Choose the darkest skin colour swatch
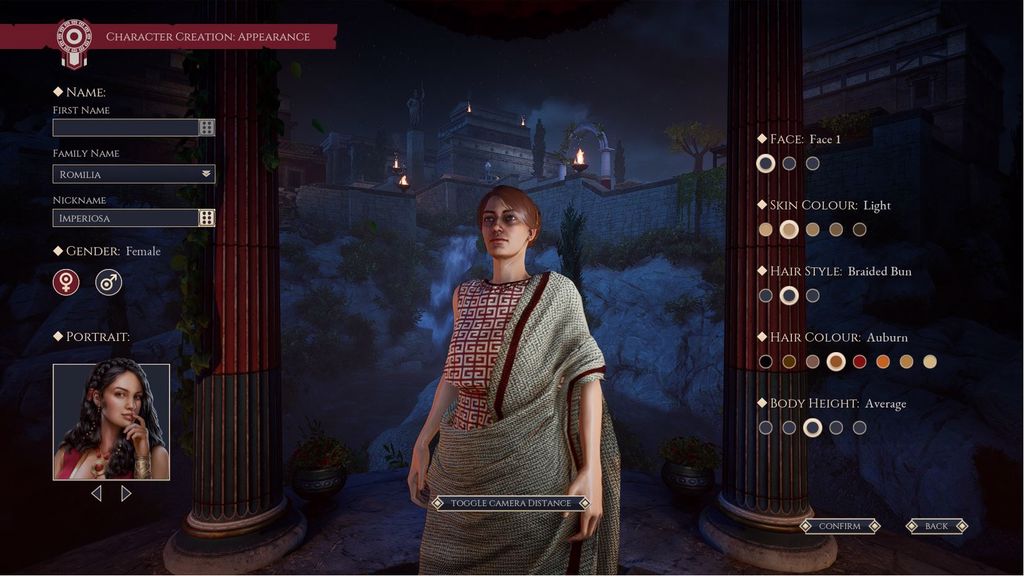 click(859, 230)
